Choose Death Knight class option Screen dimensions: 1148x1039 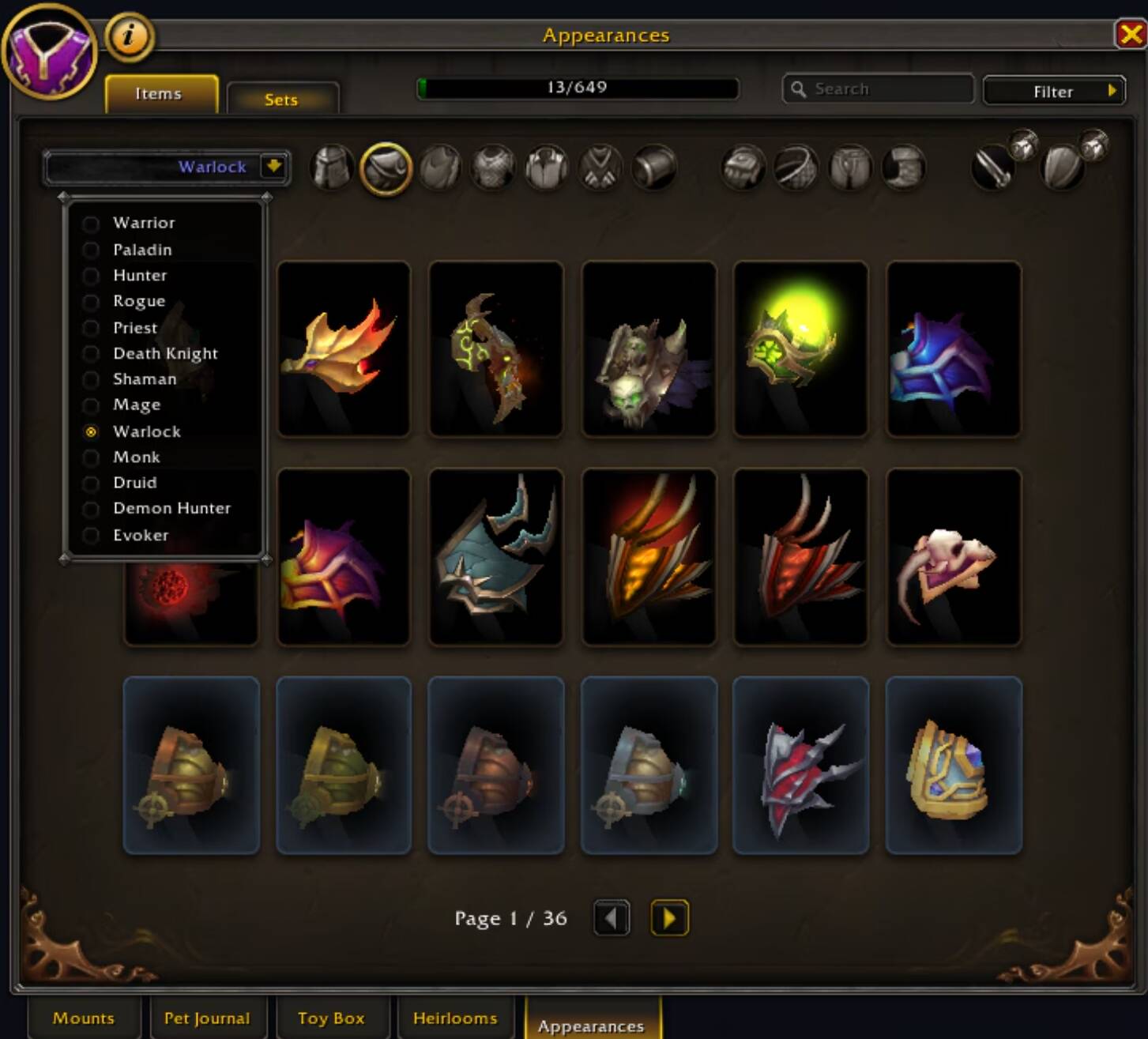165,354
